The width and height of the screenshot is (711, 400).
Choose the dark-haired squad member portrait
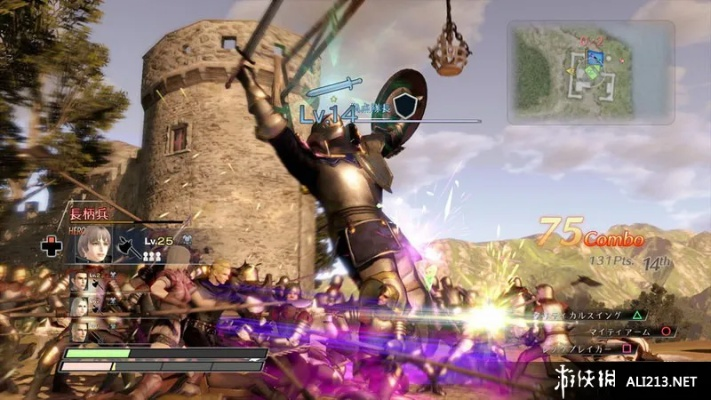click(x=80, y=282)
